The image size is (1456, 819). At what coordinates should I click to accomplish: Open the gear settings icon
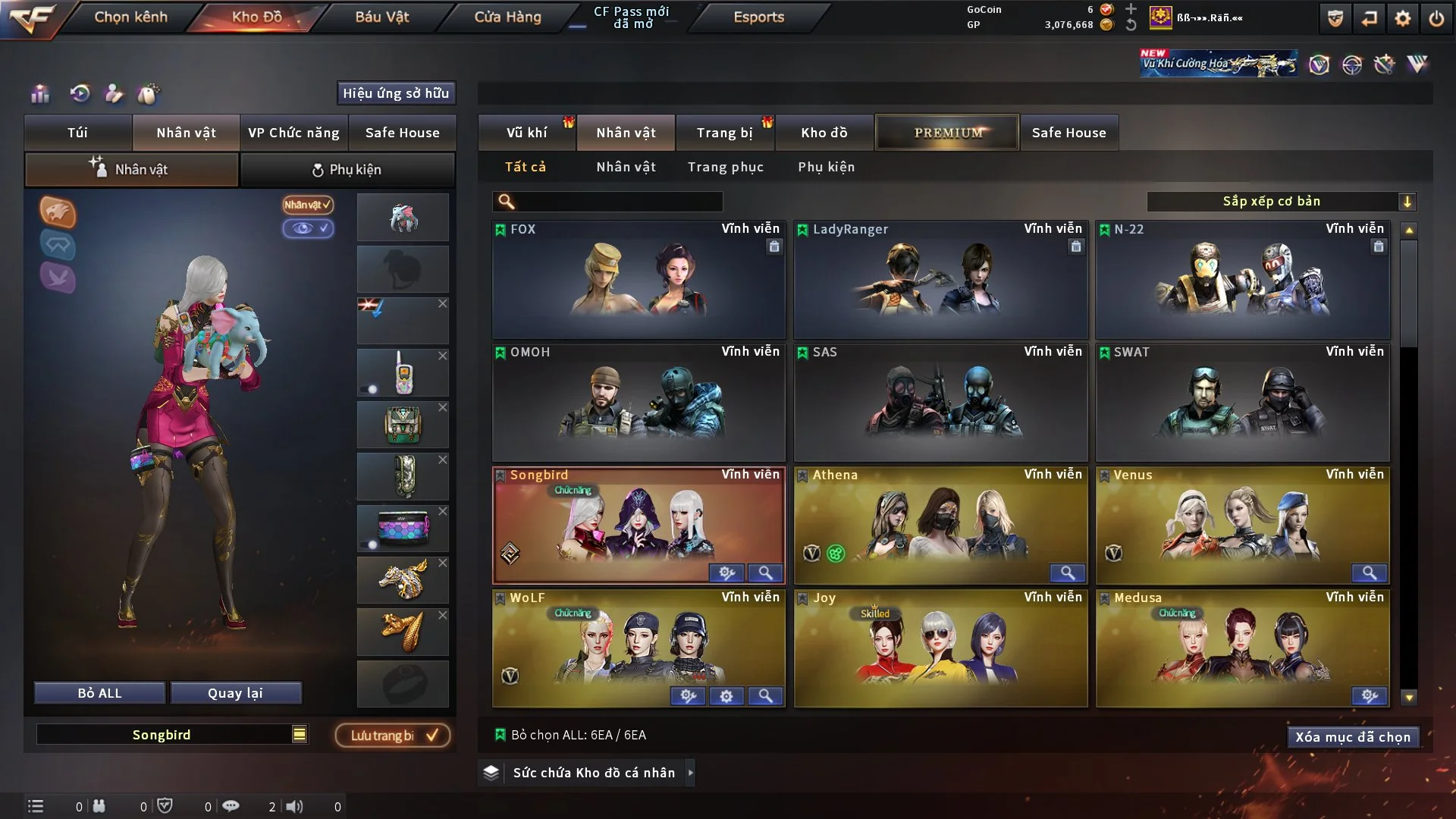(x=1403, y=18)
